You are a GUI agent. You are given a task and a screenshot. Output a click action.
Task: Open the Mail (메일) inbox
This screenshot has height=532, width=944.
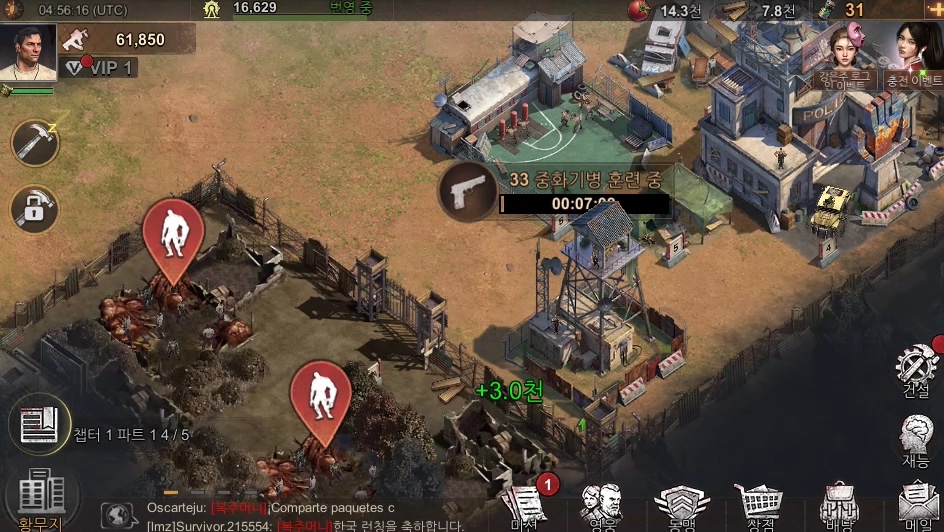(x=918, y=506)
